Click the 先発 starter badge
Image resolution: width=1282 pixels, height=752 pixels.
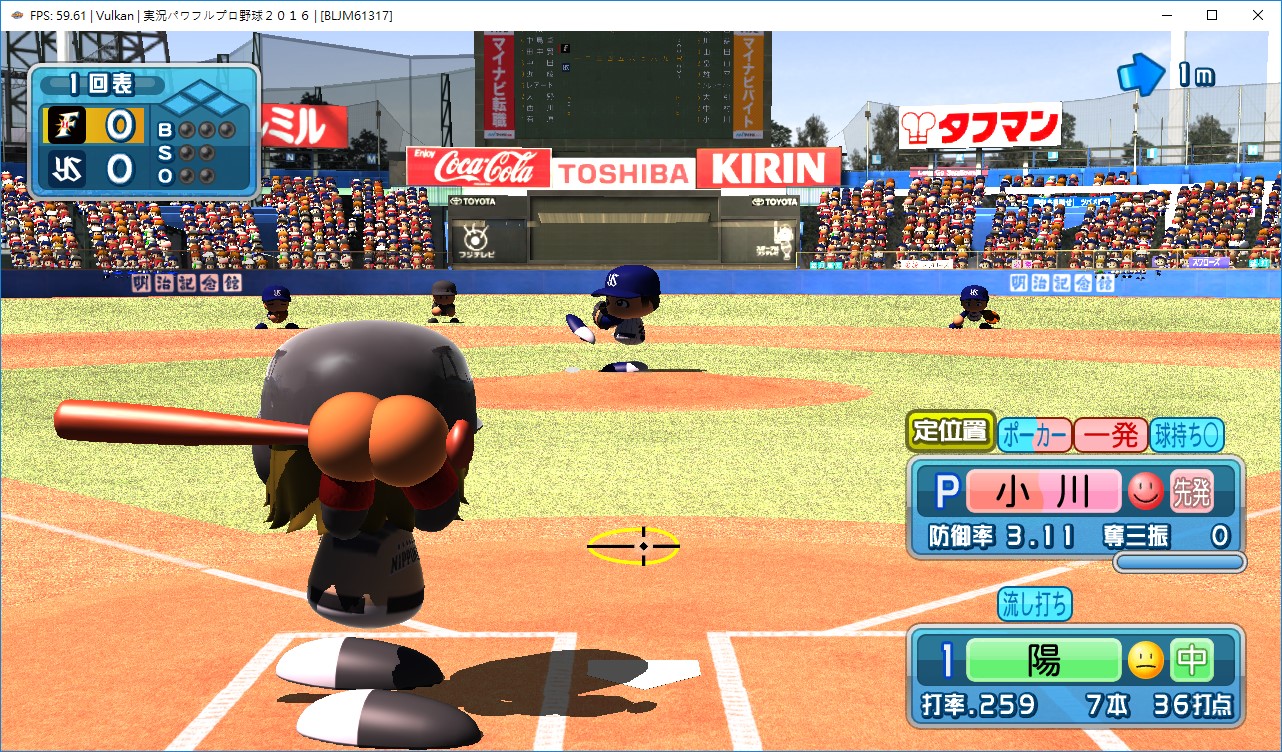[1191, 492]
